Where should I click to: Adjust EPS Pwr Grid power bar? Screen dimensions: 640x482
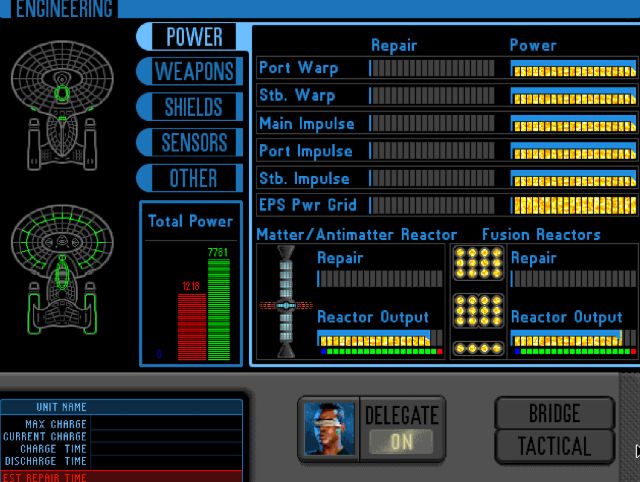(573, 205)
